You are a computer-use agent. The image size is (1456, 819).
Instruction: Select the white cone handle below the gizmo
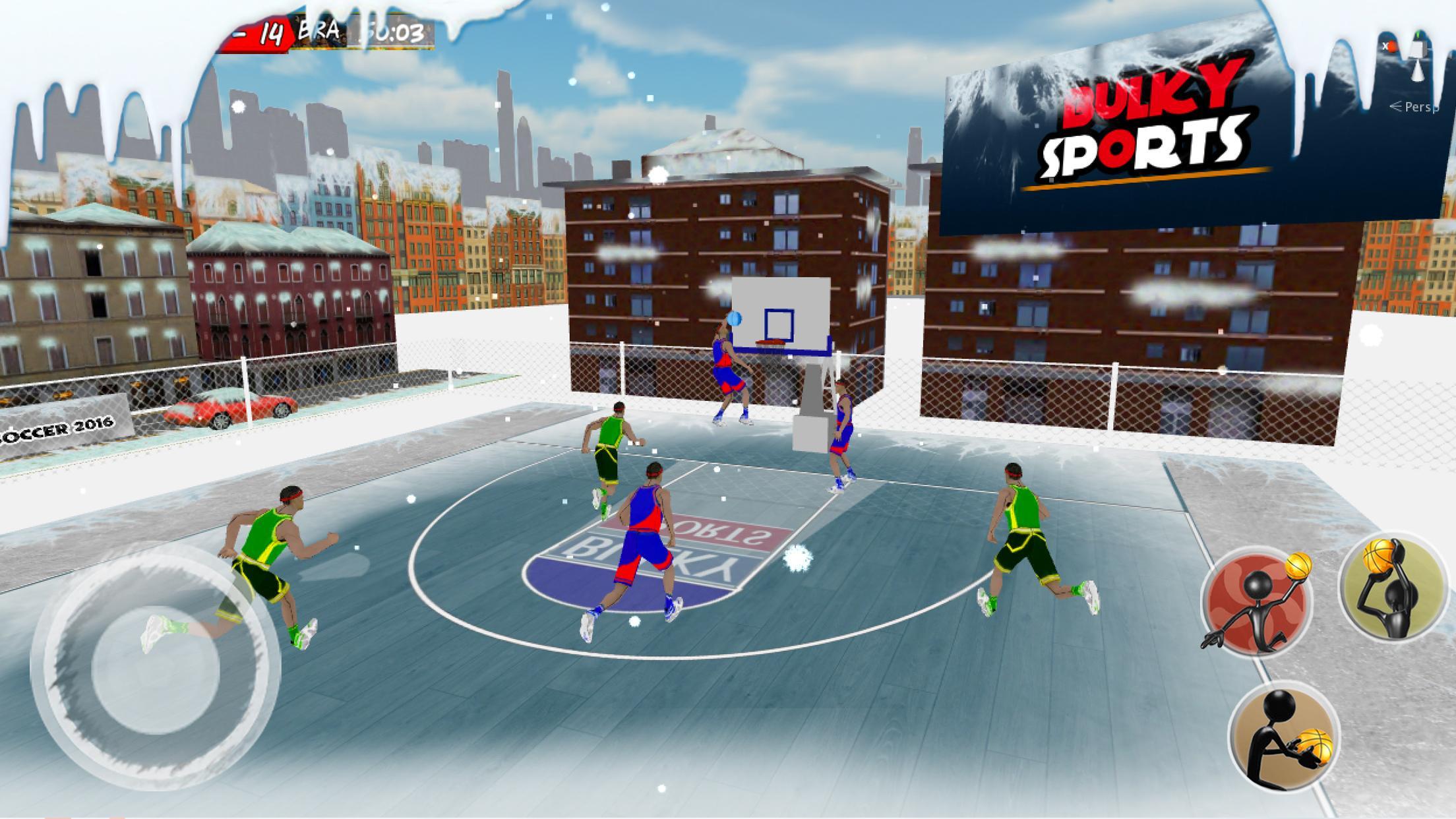[x=1418, y=71]
